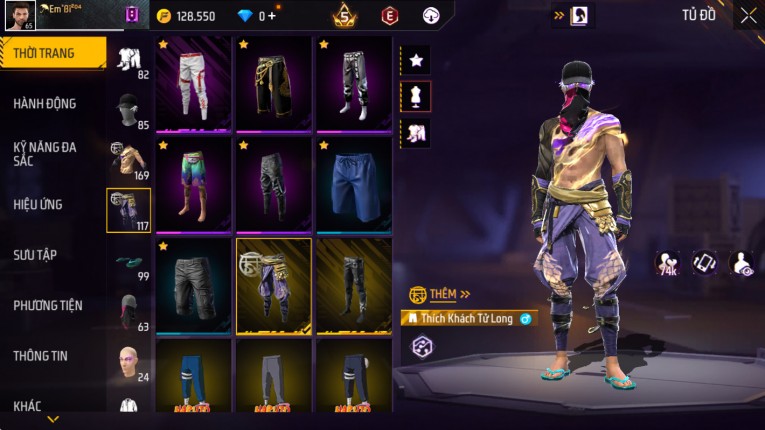Select Kỹ Năng Đa Sắc category
Viewport: 765px width, 430px height.
[45, 153]
